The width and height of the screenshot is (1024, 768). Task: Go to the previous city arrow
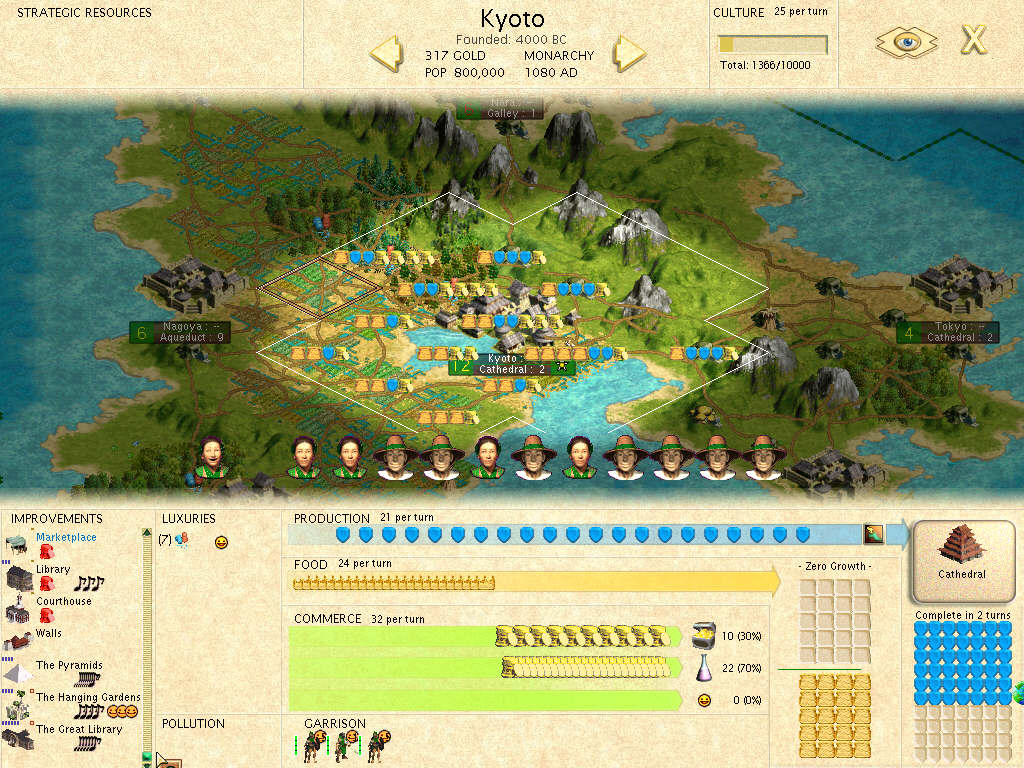click(386, 53)
